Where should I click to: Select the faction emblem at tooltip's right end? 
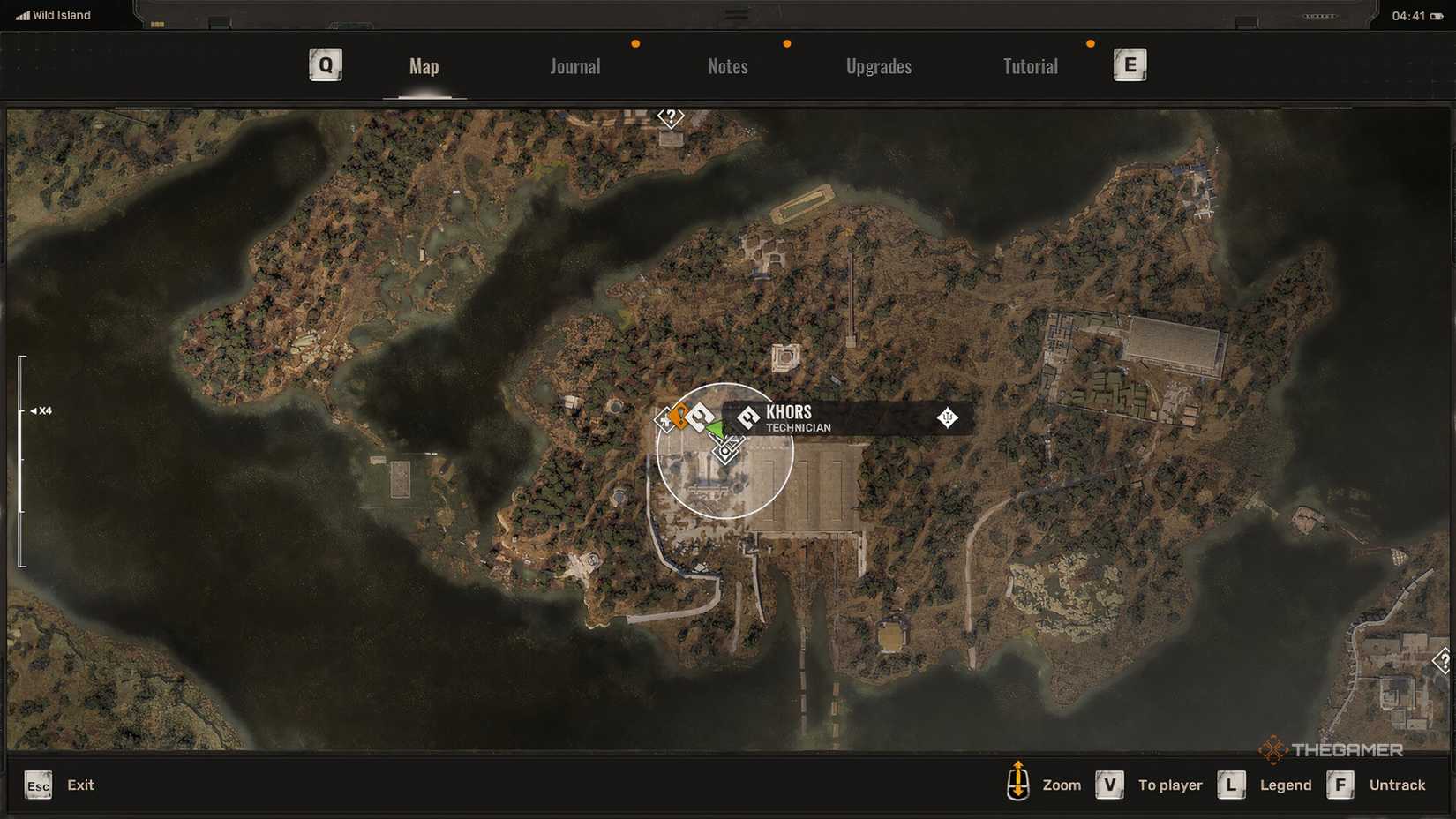click(946, 418)
